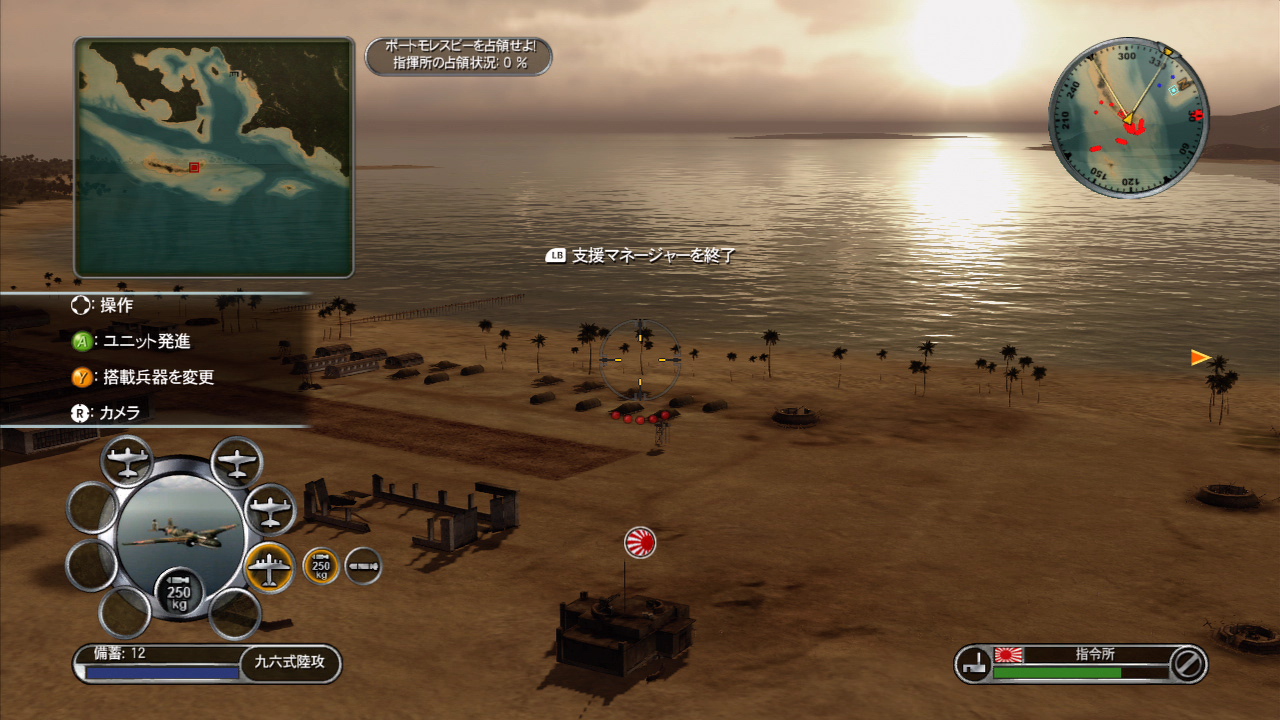Screen dimensions: 1280x720
Task: Click the circular compass radar
Action: (1128, 118)
